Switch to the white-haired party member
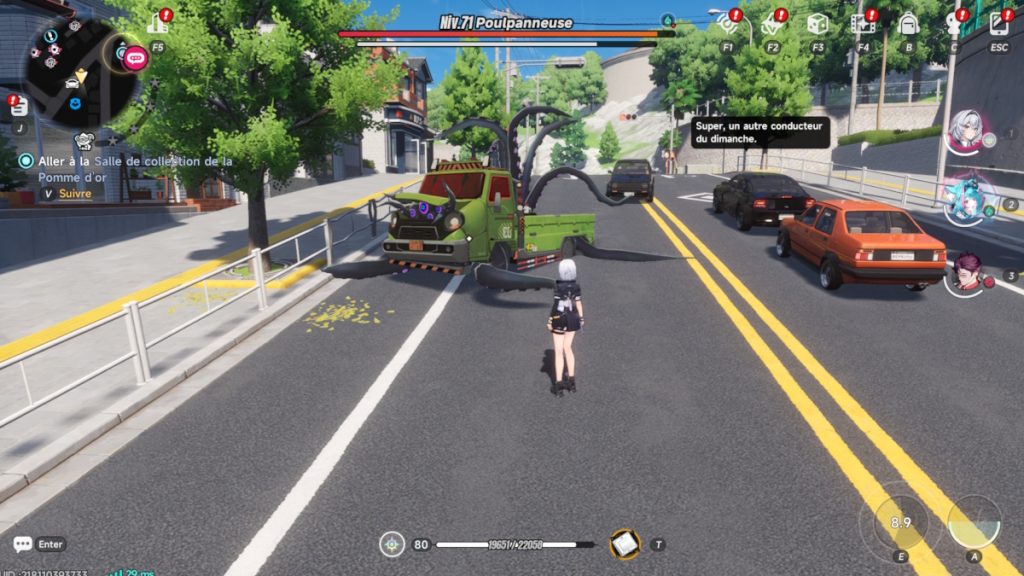 [967, 131]
